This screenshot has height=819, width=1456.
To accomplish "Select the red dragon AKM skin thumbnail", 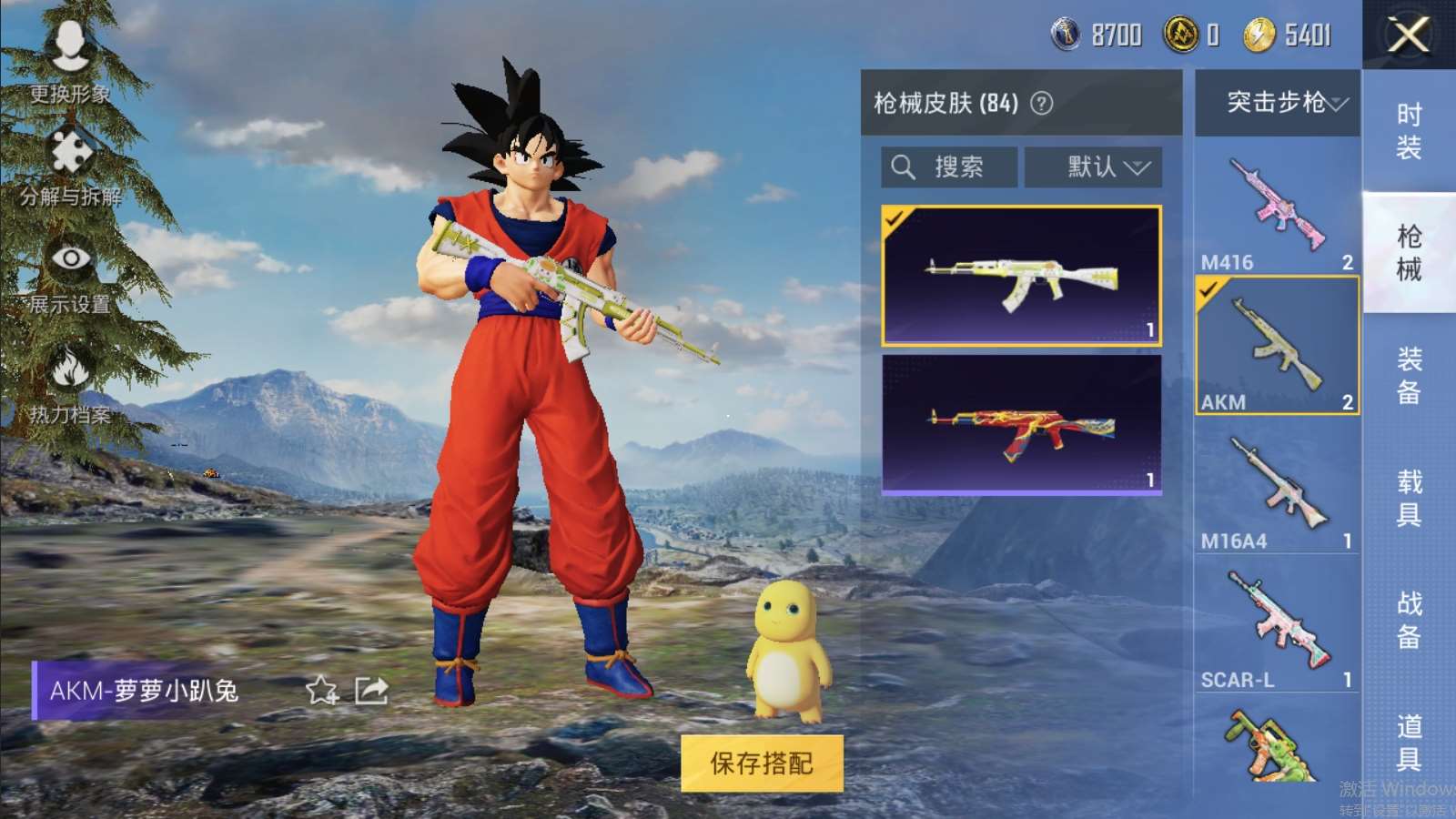I will click(x=1021, y=425).
